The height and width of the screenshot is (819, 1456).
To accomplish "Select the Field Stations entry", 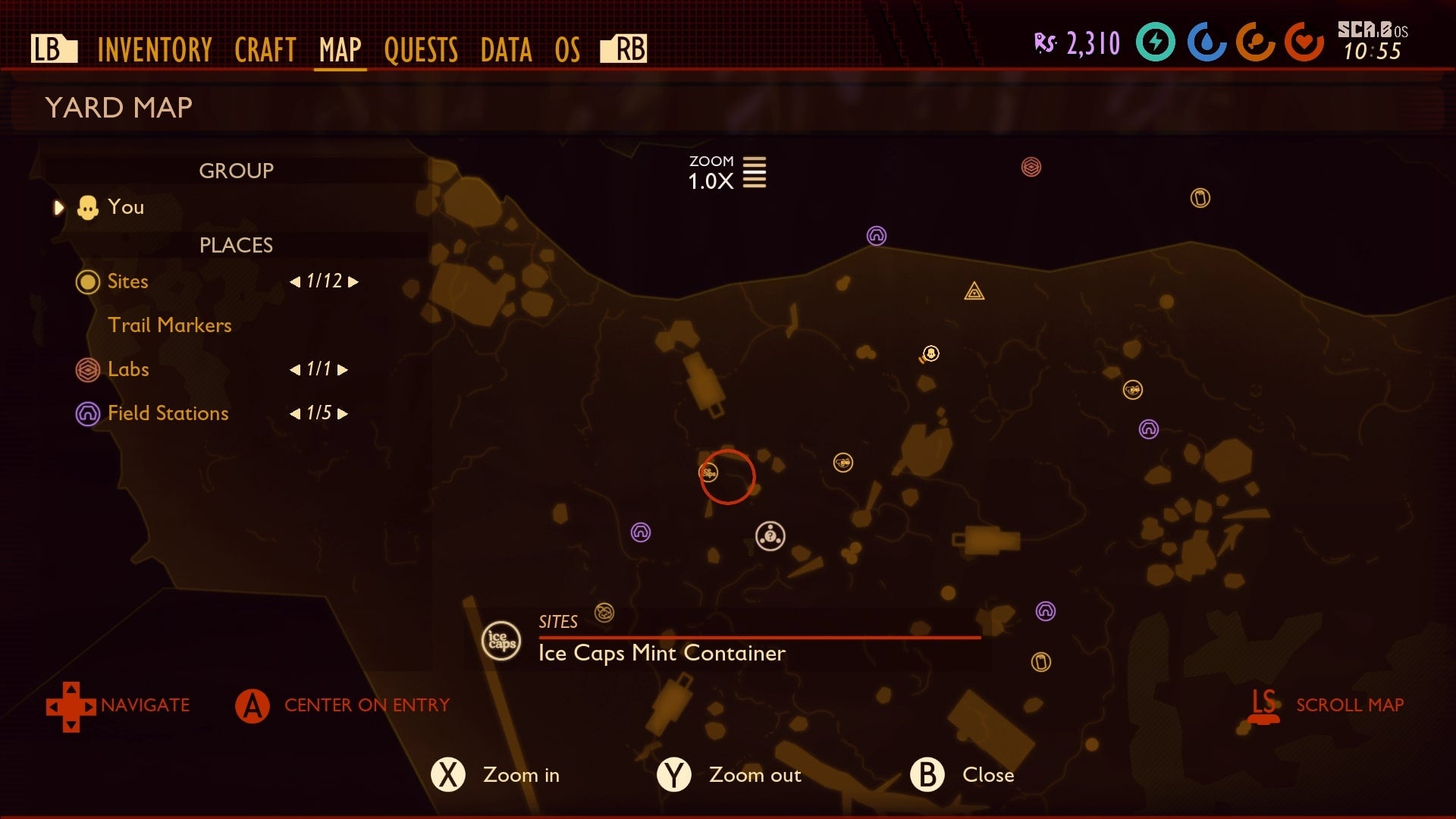I will (x=168, y=413).
